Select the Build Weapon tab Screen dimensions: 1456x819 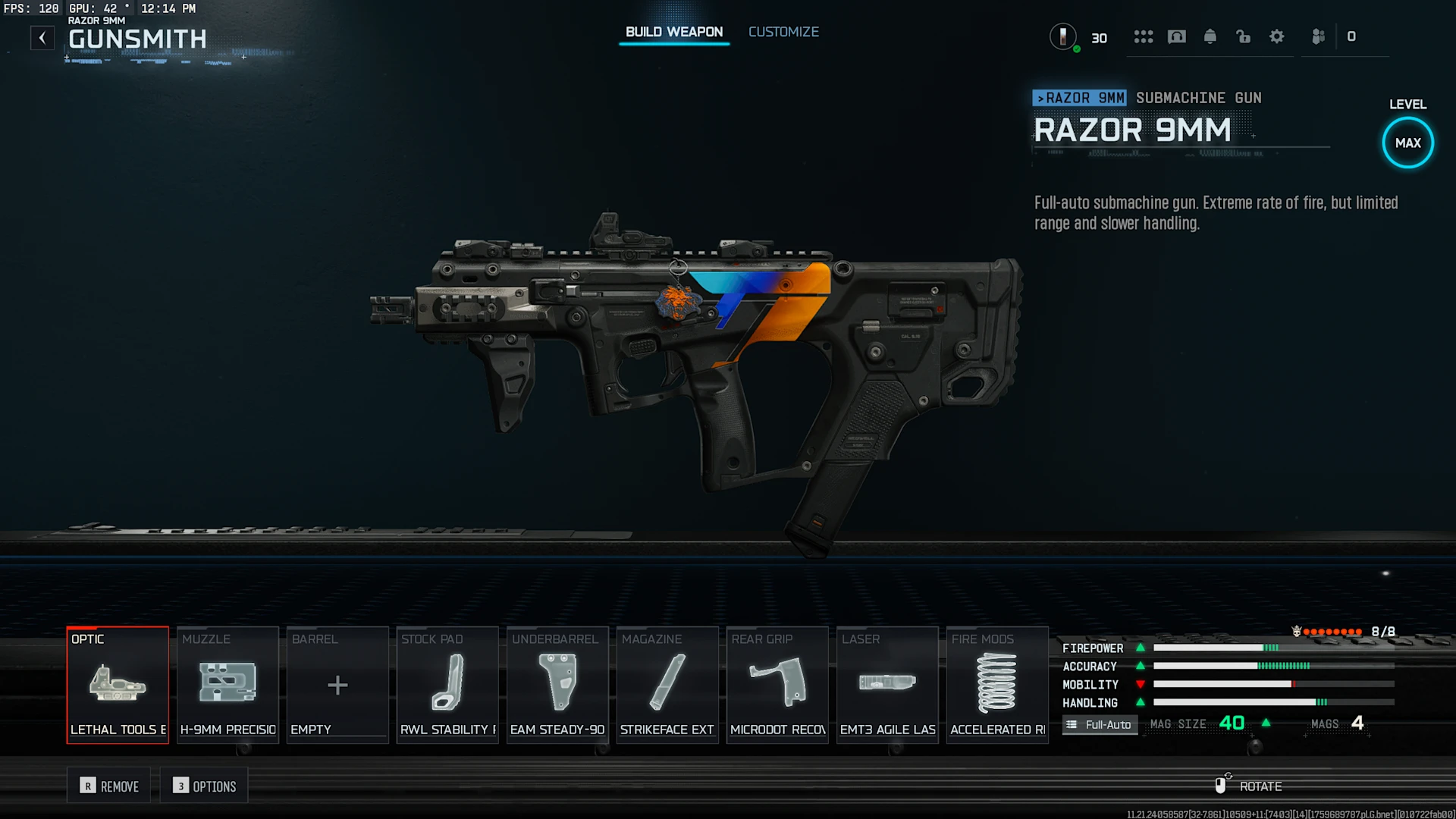tap(673, 32)
